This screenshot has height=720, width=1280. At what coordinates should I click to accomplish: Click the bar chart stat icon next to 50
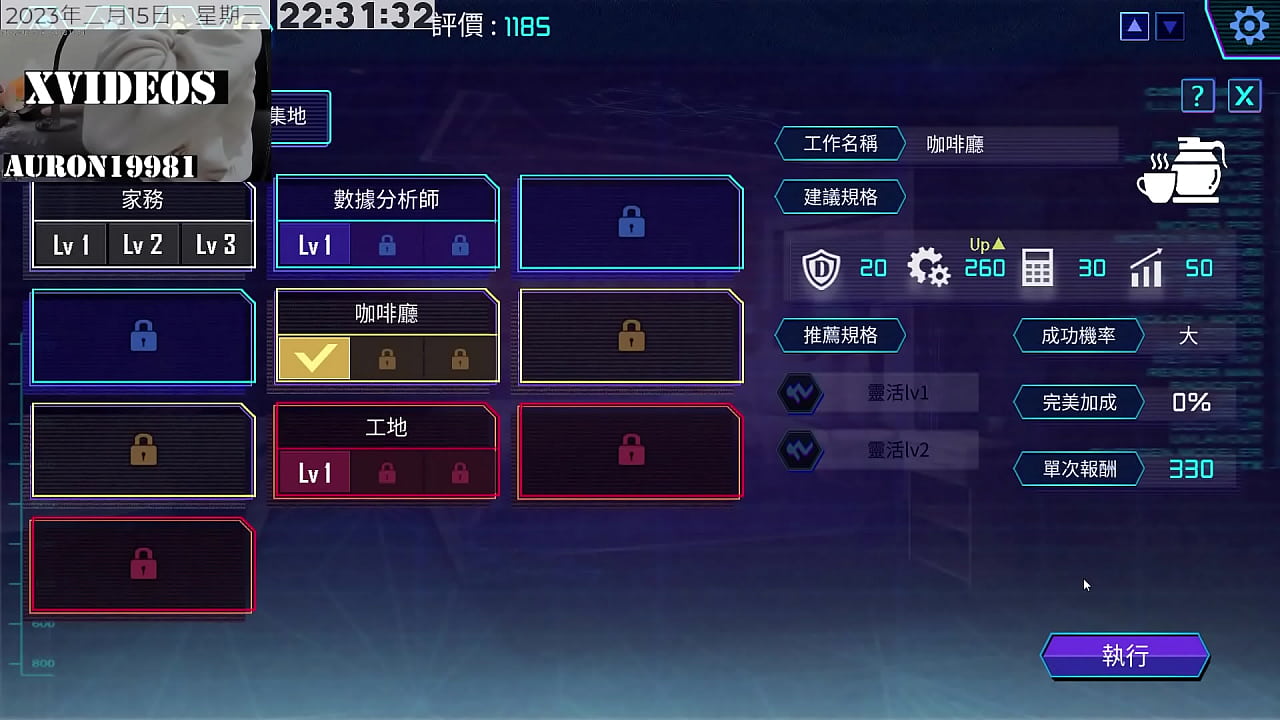coord(1146,268)
